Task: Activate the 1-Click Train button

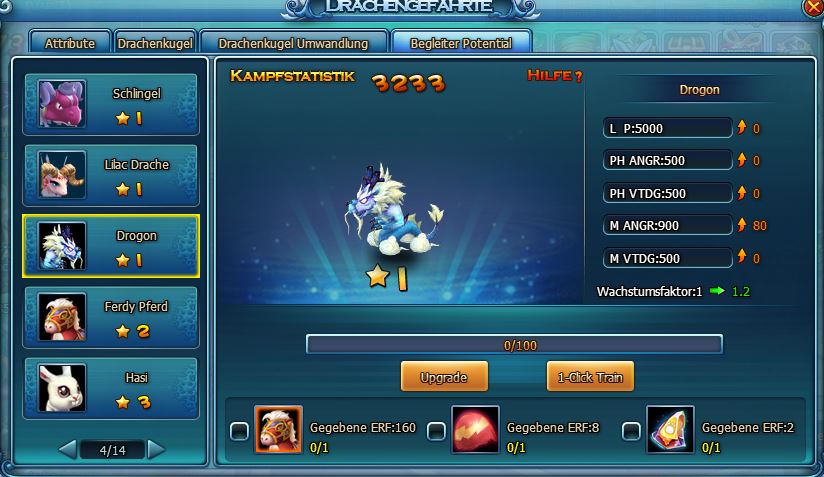Action: (x=590, y=376)
